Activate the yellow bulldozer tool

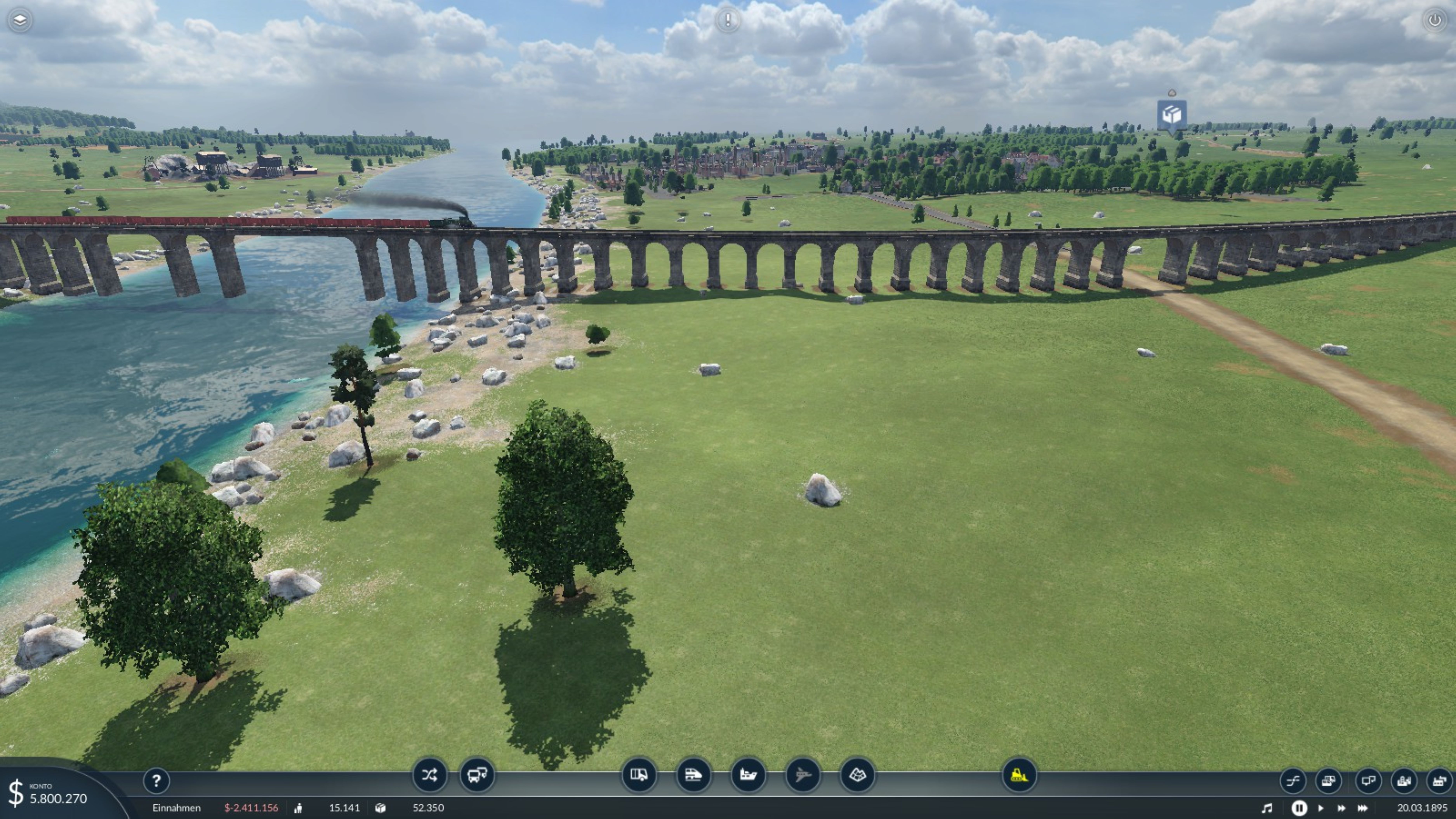(1019, 775)
